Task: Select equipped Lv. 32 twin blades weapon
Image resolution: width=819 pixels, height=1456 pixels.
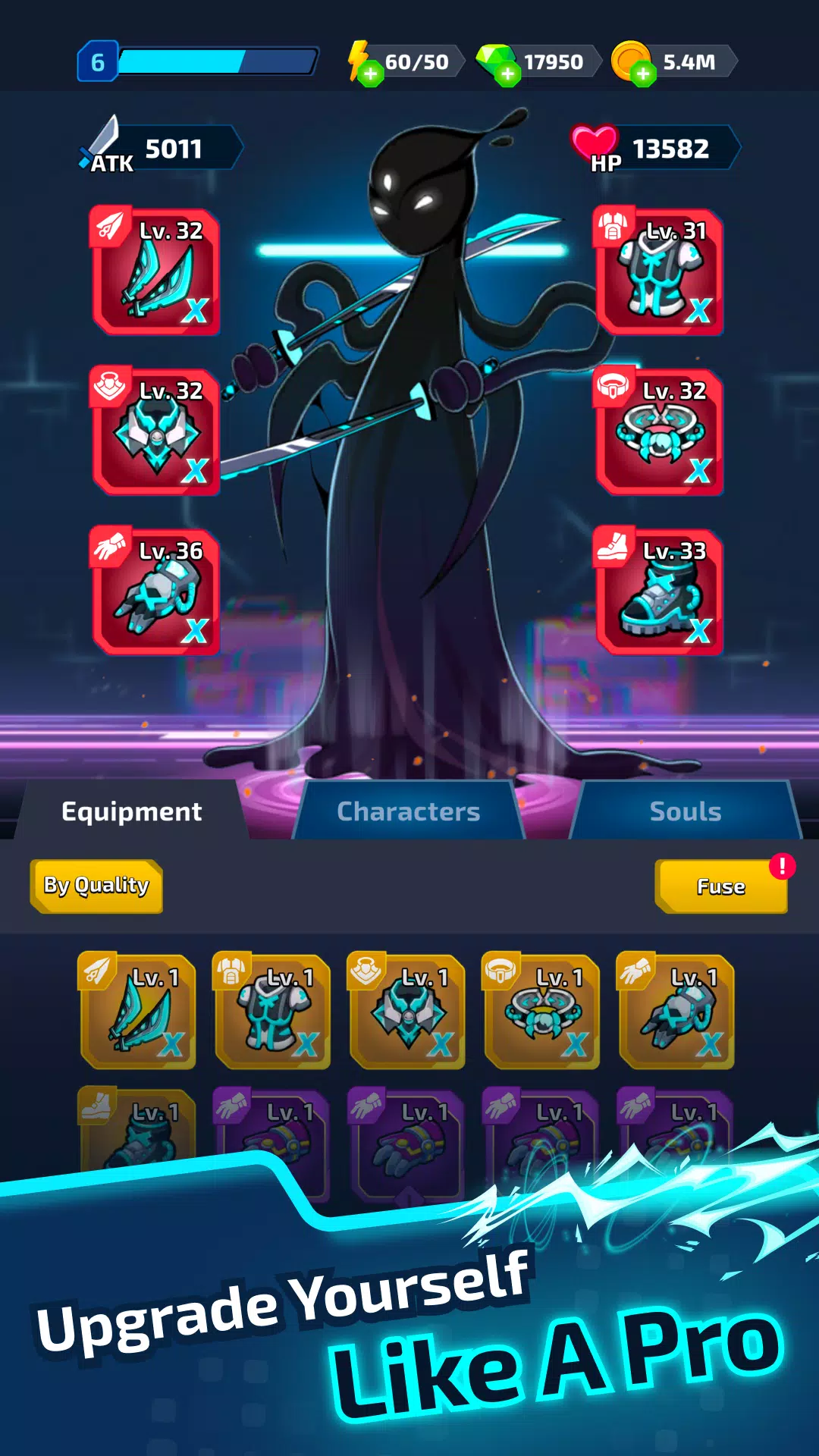Action: point(156,271)
